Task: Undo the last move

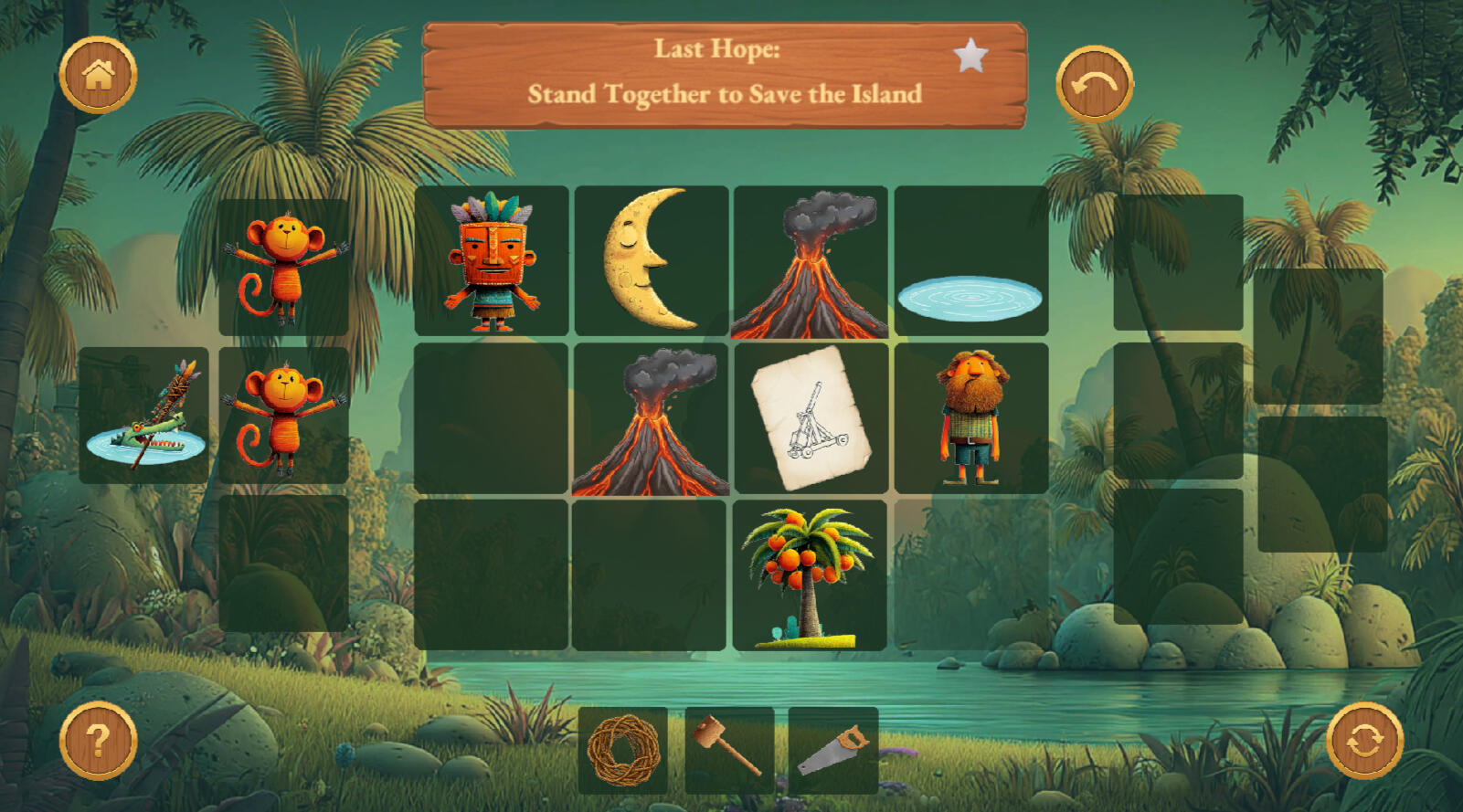Action: pyautogui.click(x=1095, y=84)
